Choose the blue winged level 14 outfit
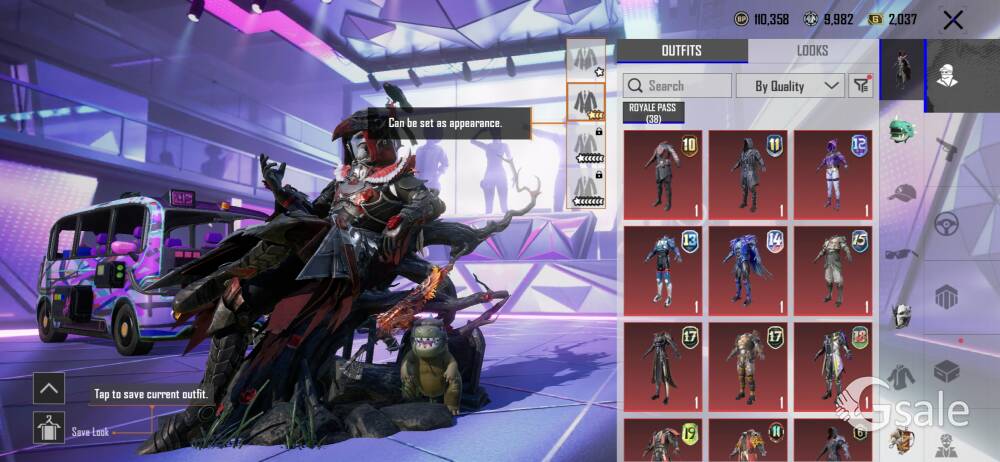1000x462 pixels. [748, 270]
